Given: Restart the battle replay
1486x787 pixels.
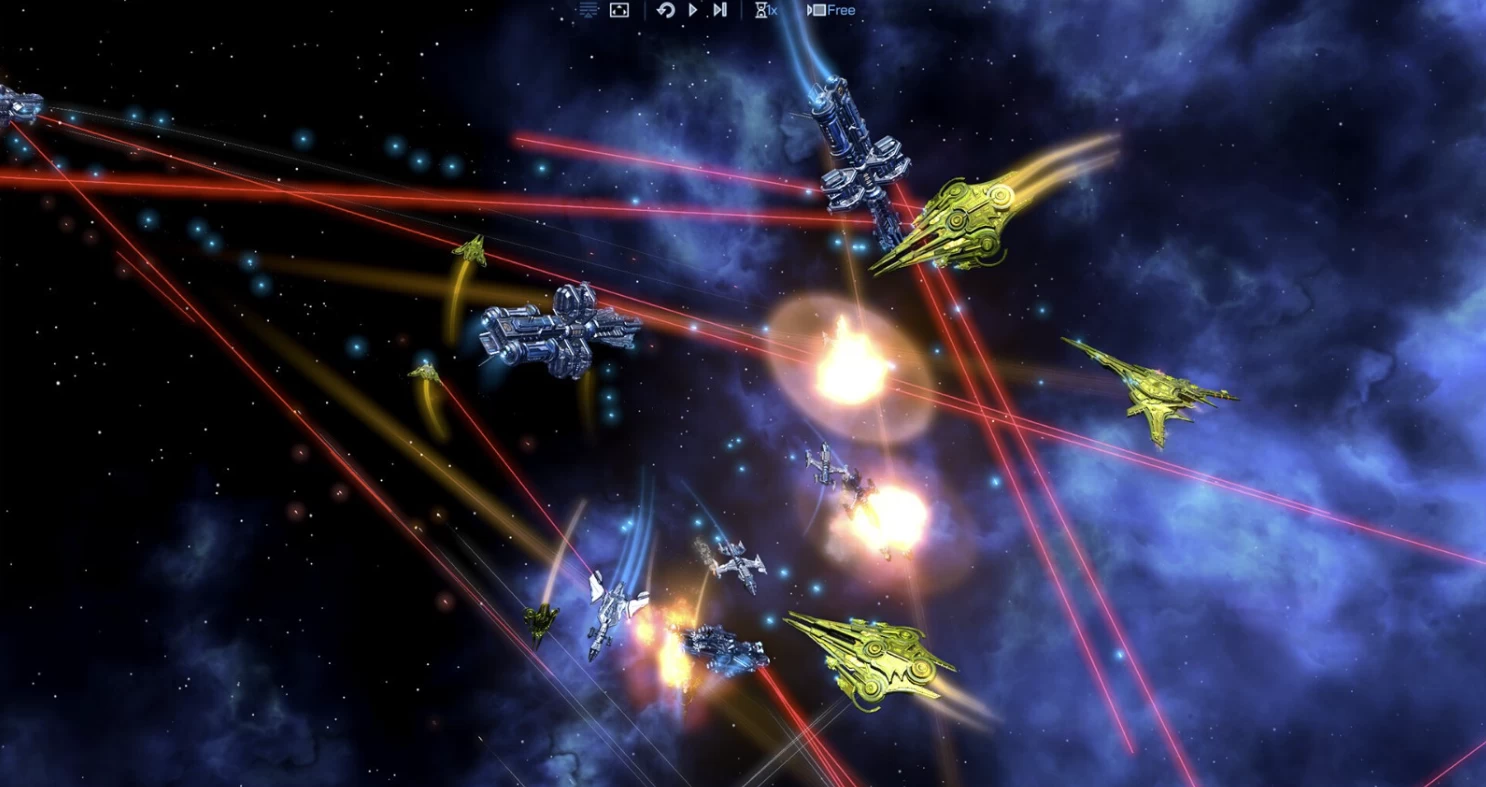Looking at the screenshot, I should click(x=666, y=10).
